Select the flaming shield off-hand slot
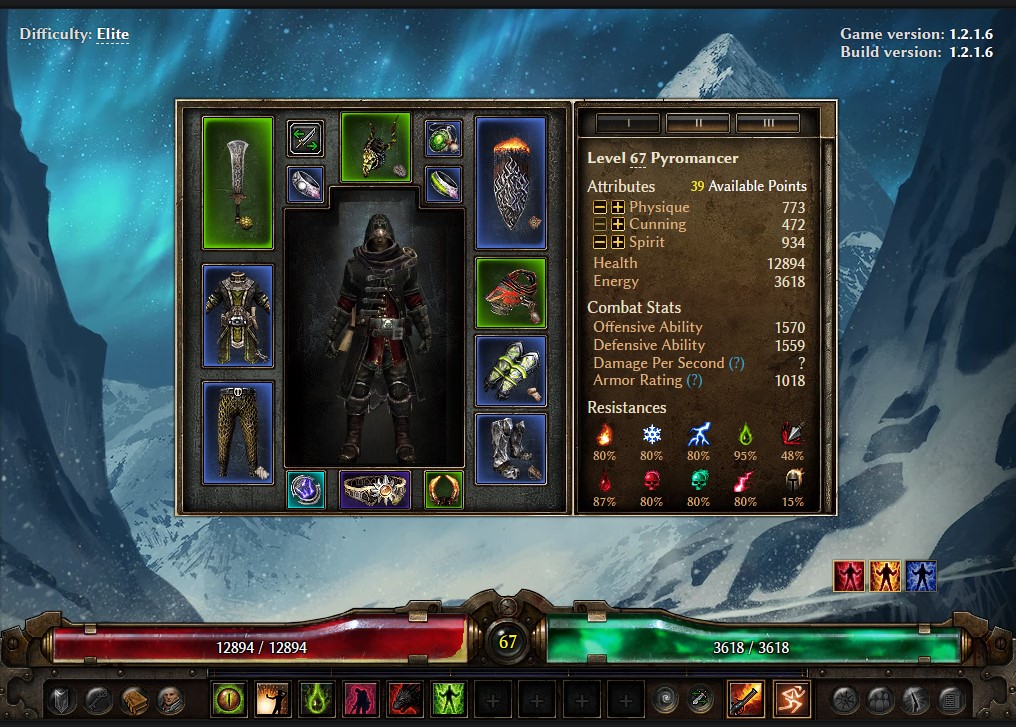1016x727 pixels. coord(510,182)
